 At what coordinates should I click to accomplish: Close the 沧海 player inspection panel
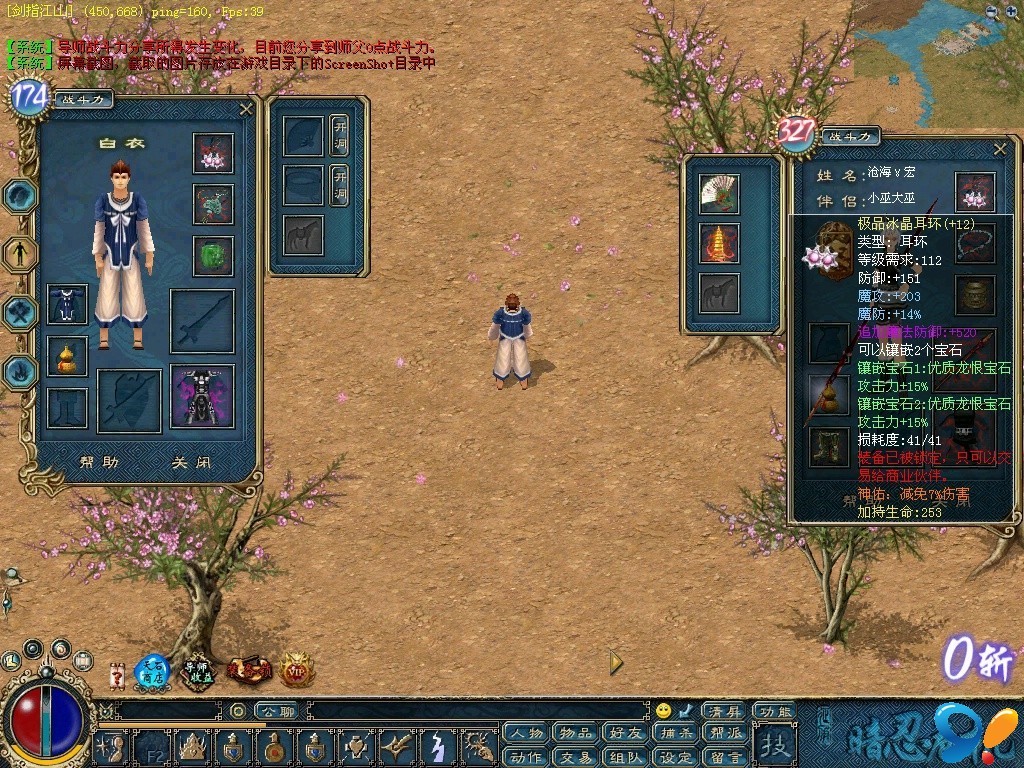click(x=1000, y=148)
